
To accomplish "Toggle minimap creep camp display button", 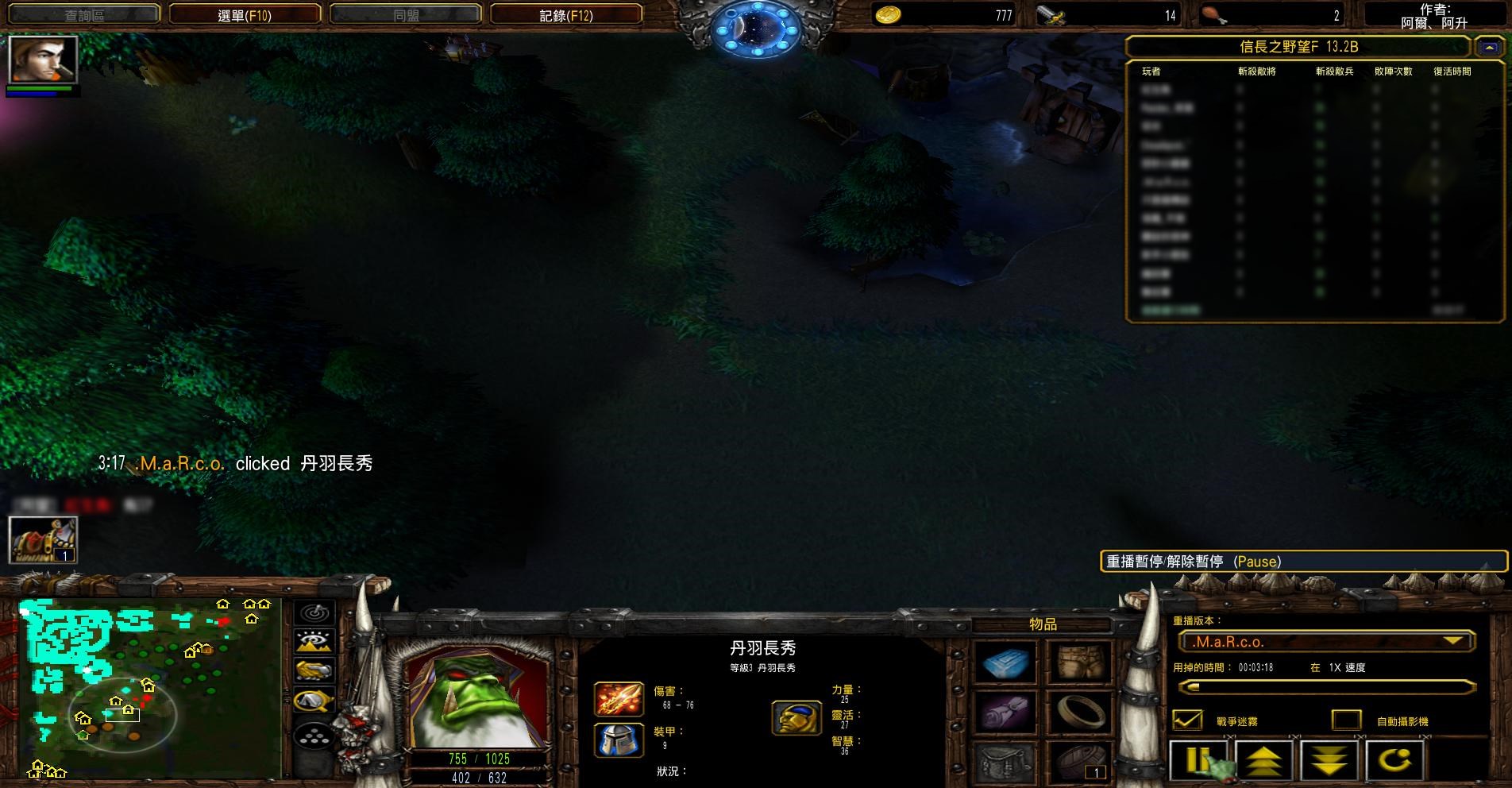I will pyautogui.click(x=314, y=701).
